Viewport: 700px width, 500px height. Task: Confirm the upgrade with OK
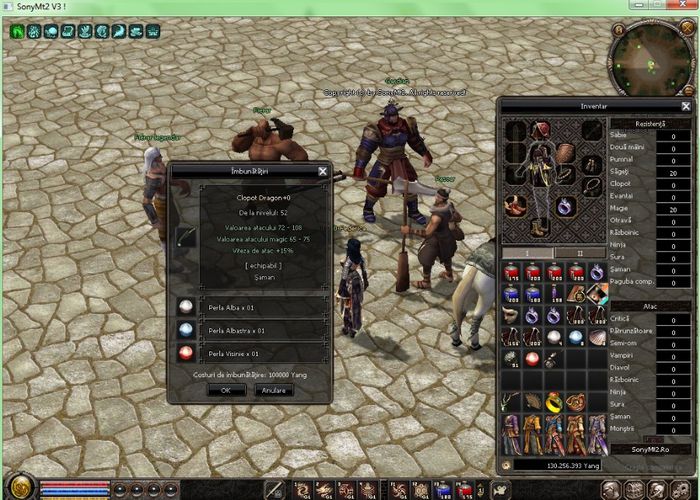(x=226, y=390)
